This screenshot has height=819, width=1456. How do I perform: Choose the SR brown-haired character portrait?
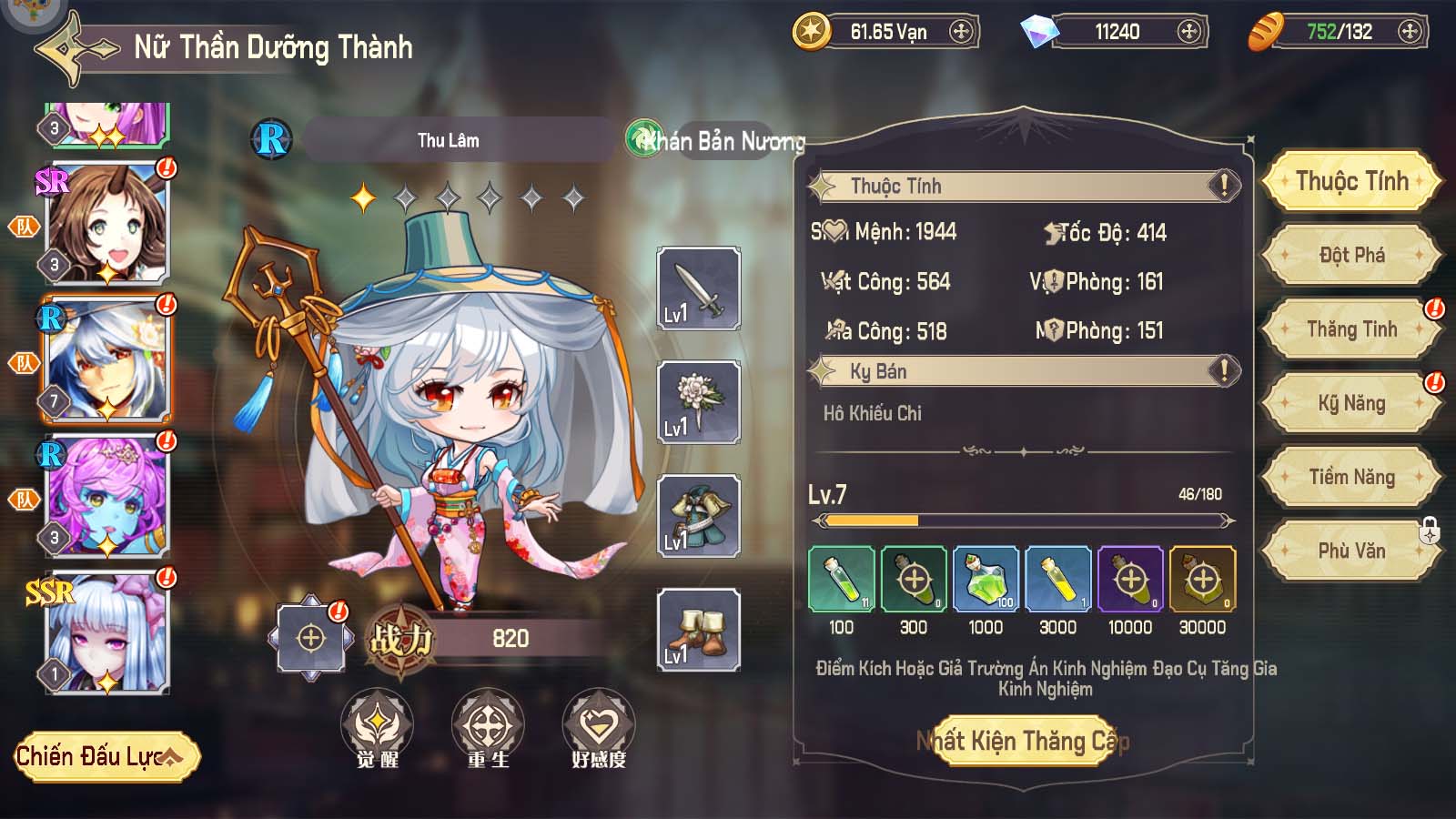[x=107, y=224]
